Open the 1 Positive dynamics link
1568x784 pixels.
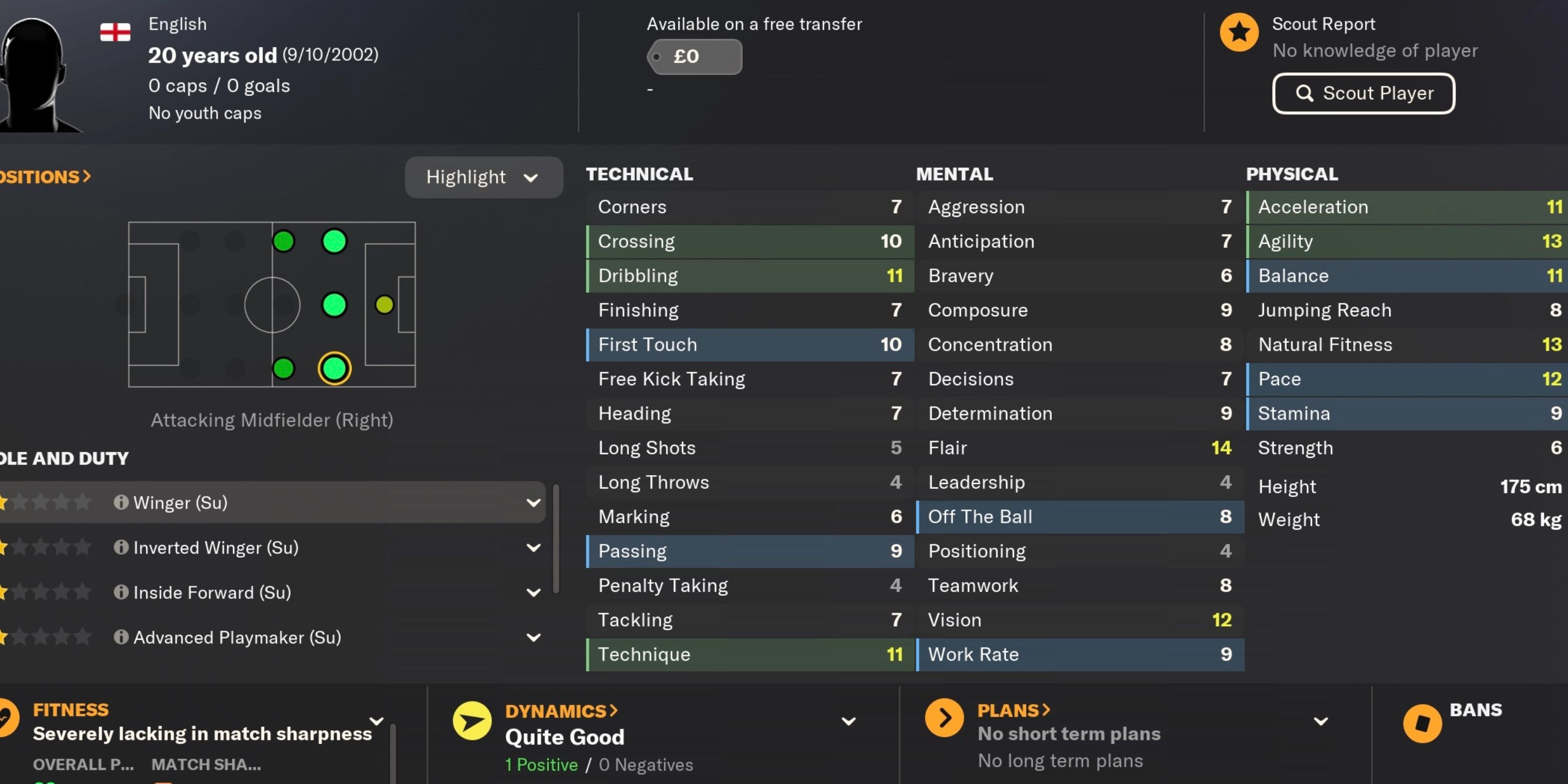[540, 765]
